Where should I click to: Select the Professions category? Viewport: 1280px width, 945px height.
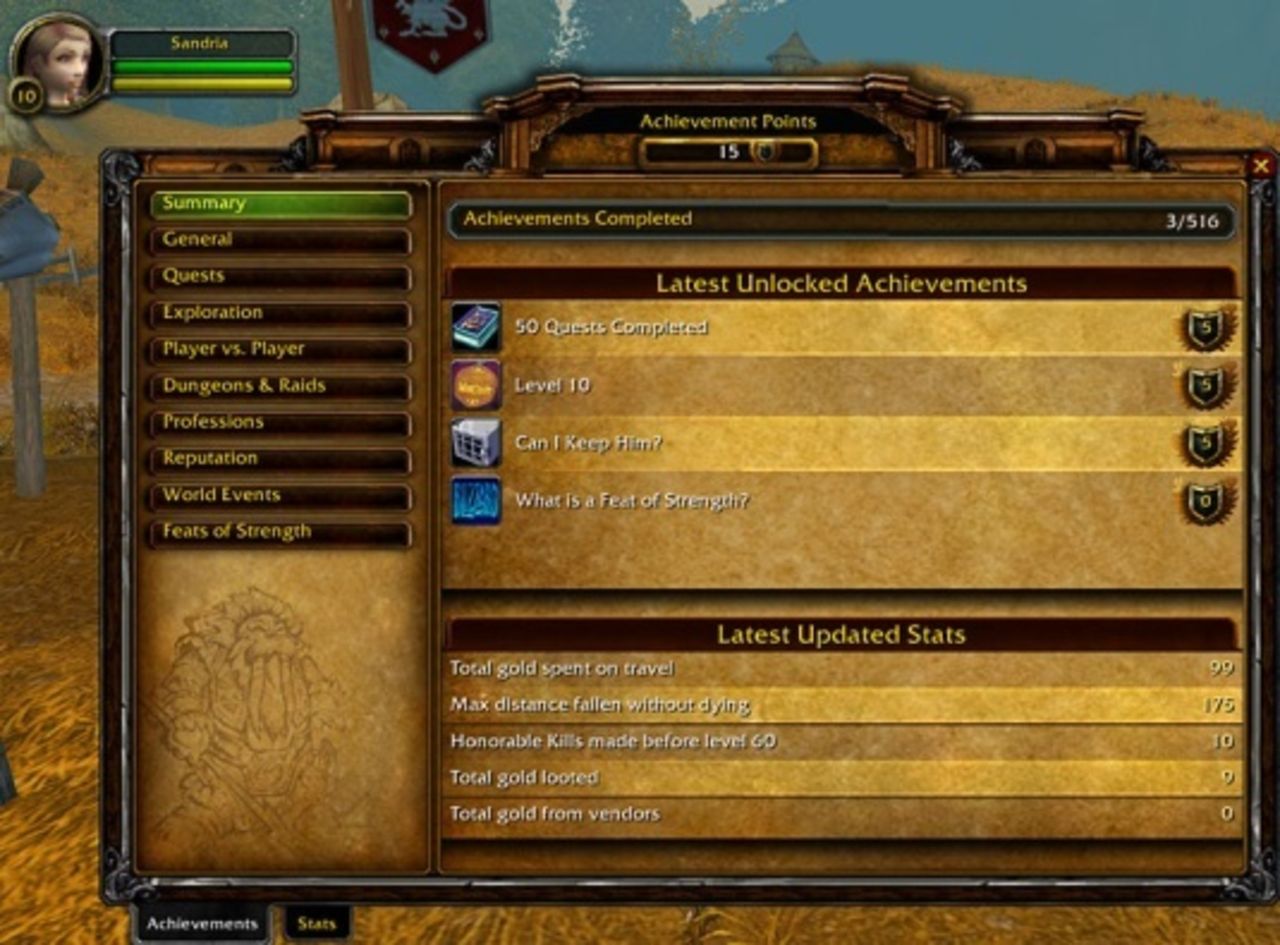pos(280,422)
